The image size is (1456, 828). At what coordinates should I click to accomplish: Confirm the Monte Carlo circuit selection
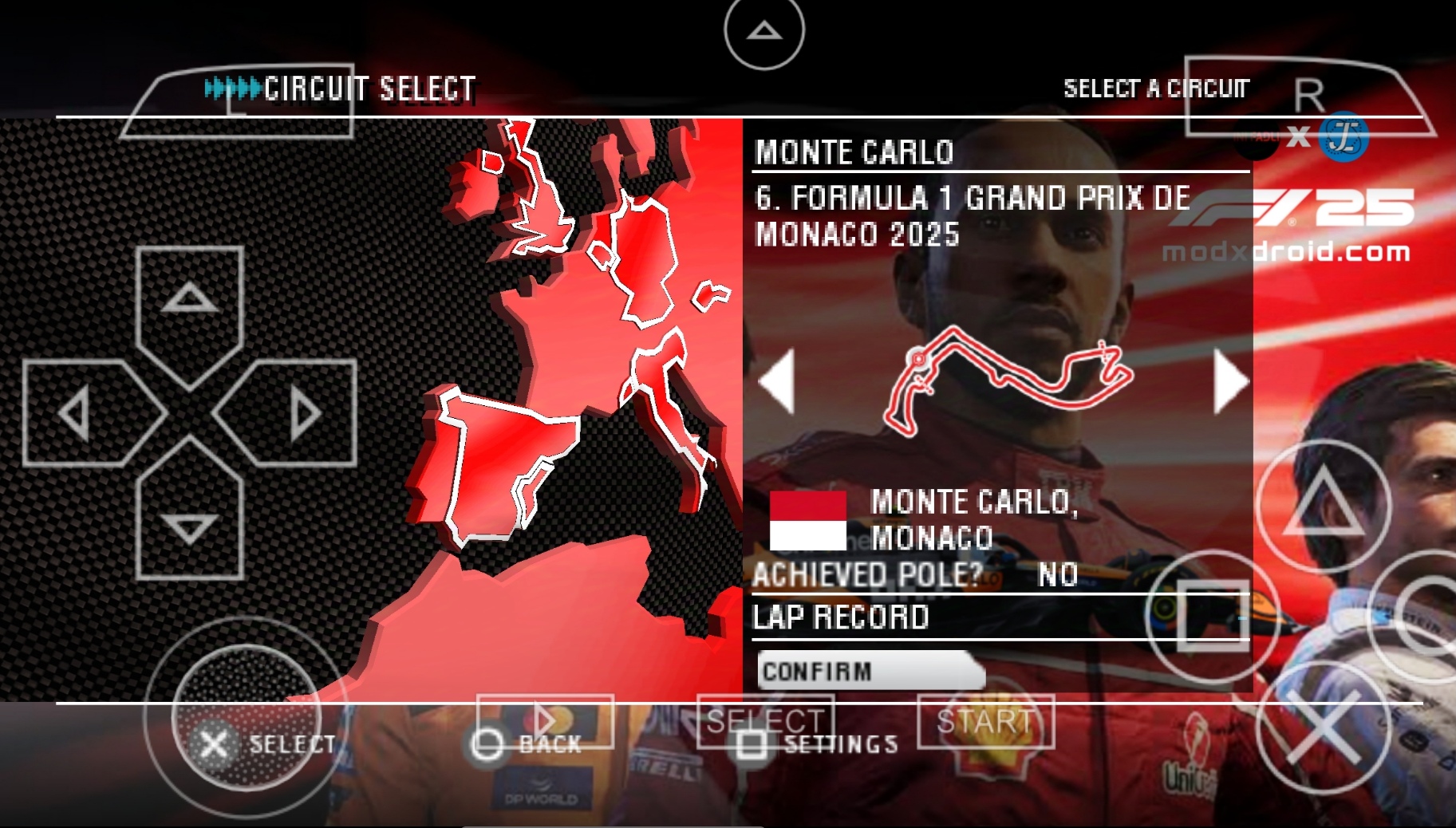[x=870, y=671]
